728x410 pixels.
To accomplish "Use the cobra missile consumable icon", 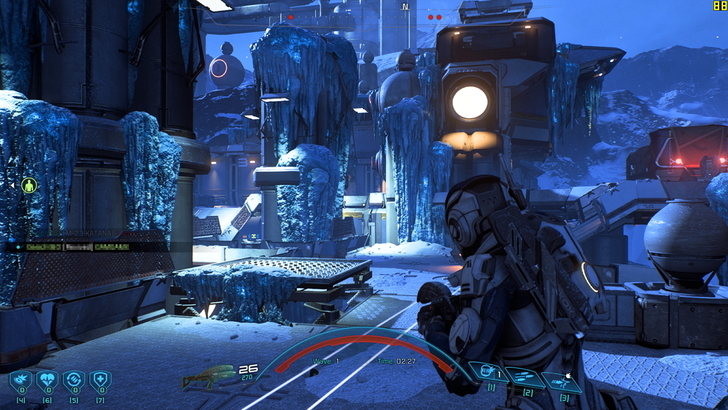I will (20, 380).
